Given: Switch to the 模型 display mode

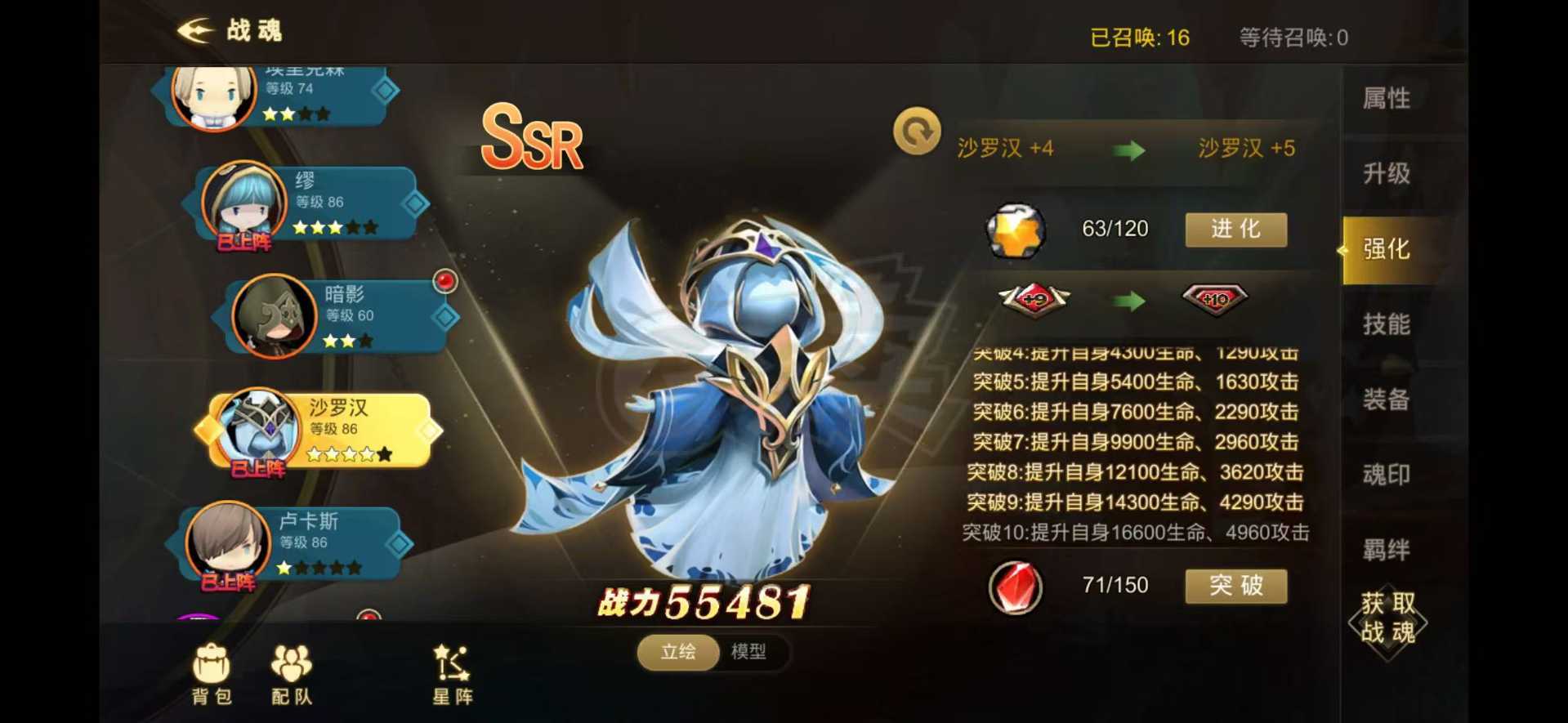Looking at the screenshot, I should pos(748,653).
